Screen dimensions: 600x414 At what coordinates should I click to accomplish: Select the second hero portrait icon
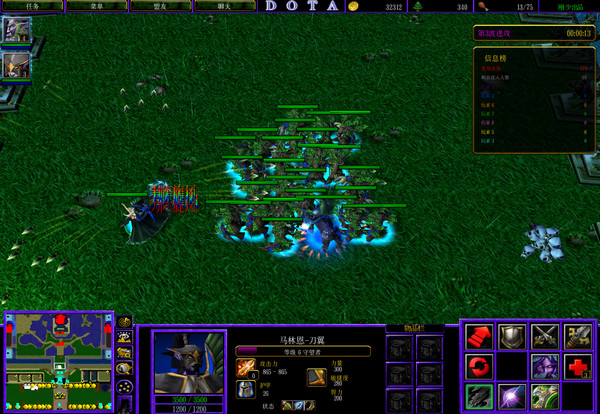(x=17, y=65)
